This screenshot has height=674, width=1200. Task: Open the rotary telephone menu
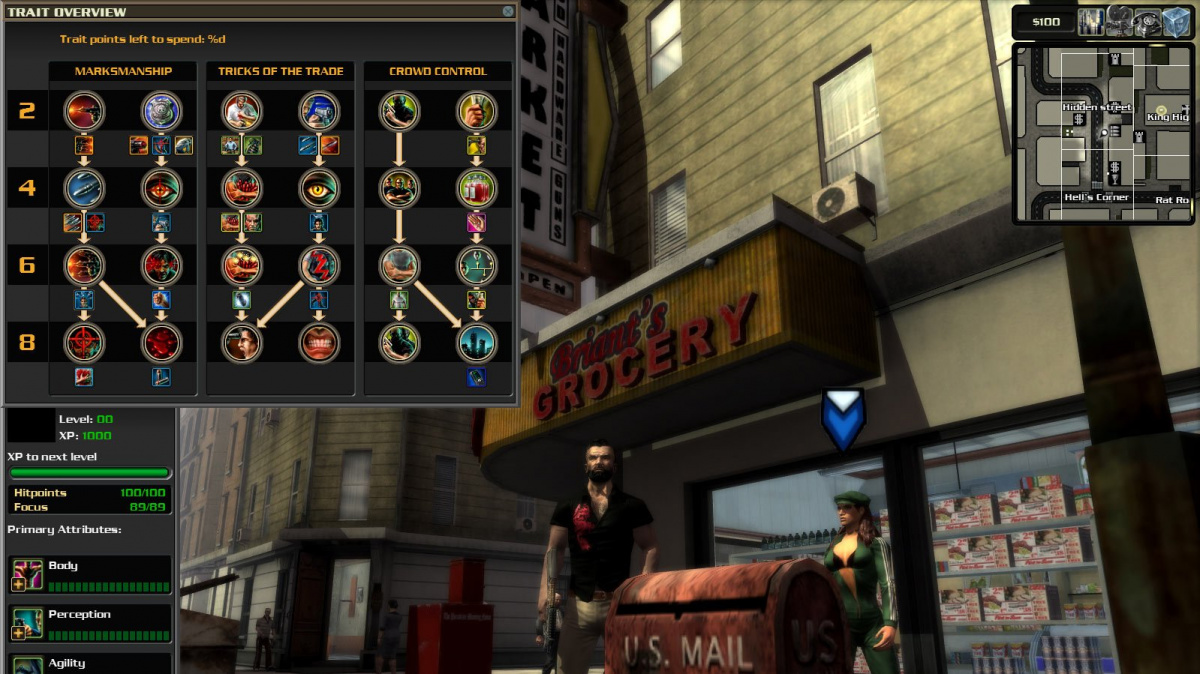click(1148, 22)
